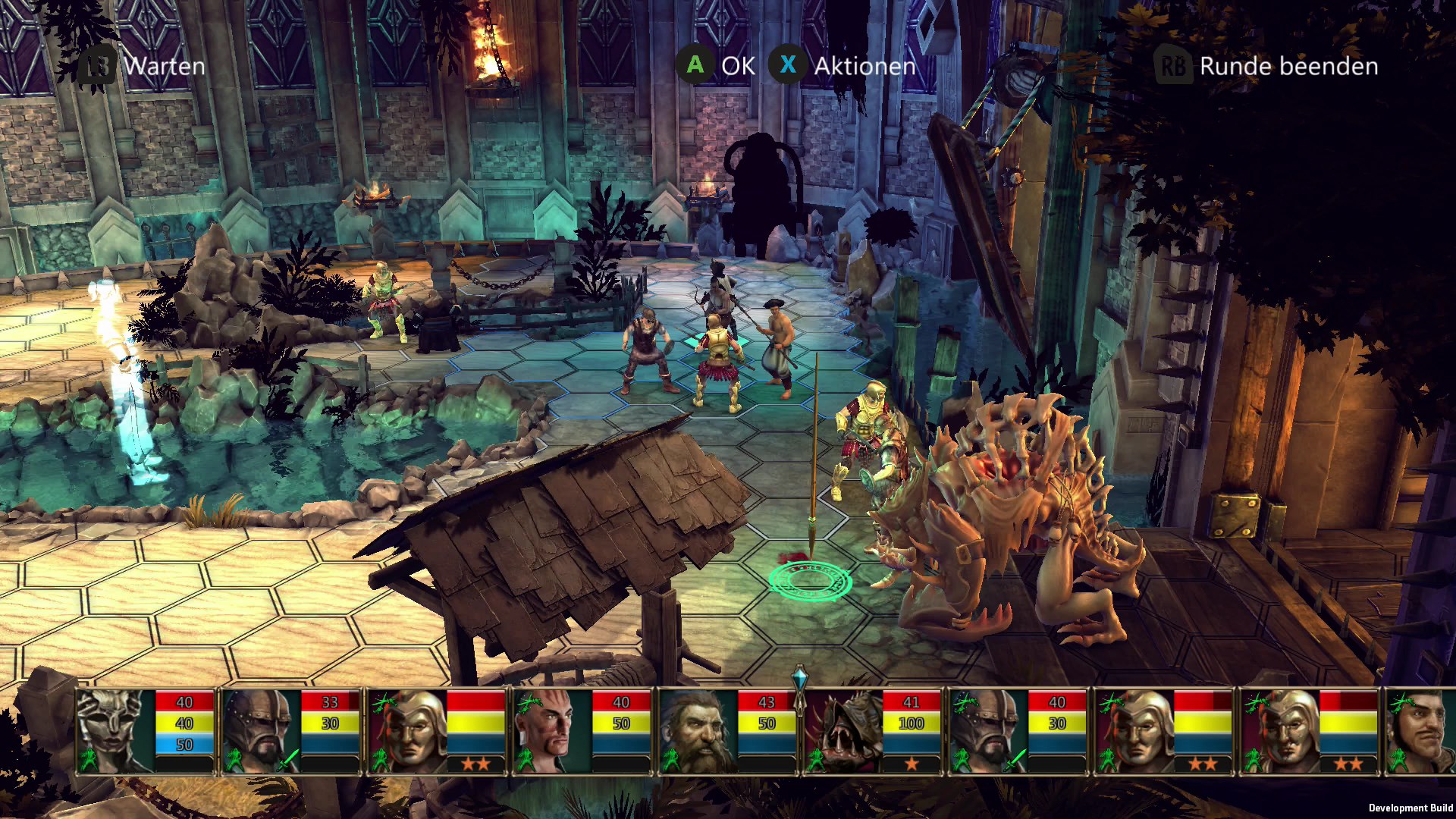
Task: Select the silver-masked character portrait
Action: tap(115, 730)
